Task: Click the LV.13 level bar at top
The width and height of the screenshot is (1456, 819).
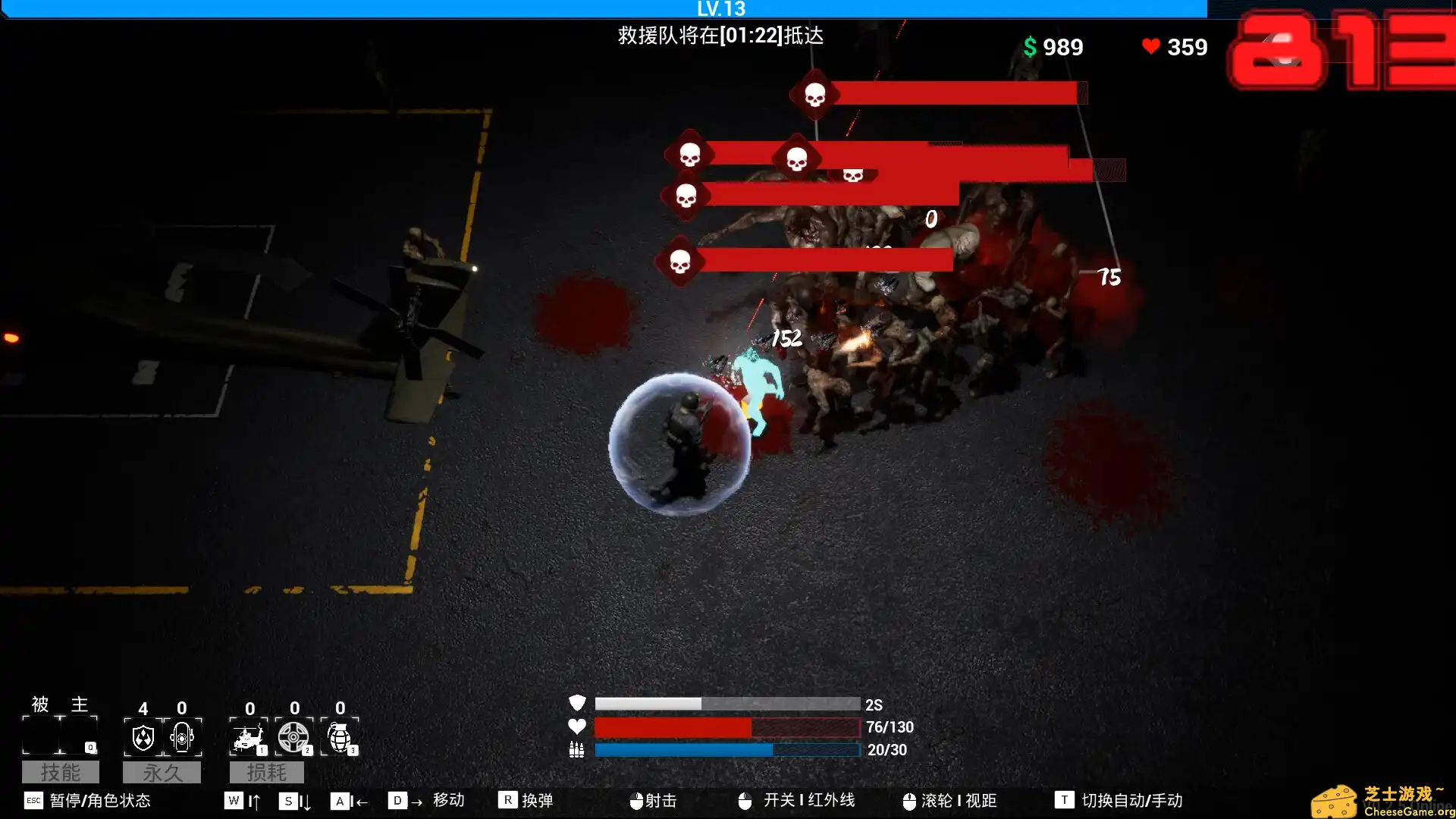Action: pyautogui.click(x=720, y=9)
